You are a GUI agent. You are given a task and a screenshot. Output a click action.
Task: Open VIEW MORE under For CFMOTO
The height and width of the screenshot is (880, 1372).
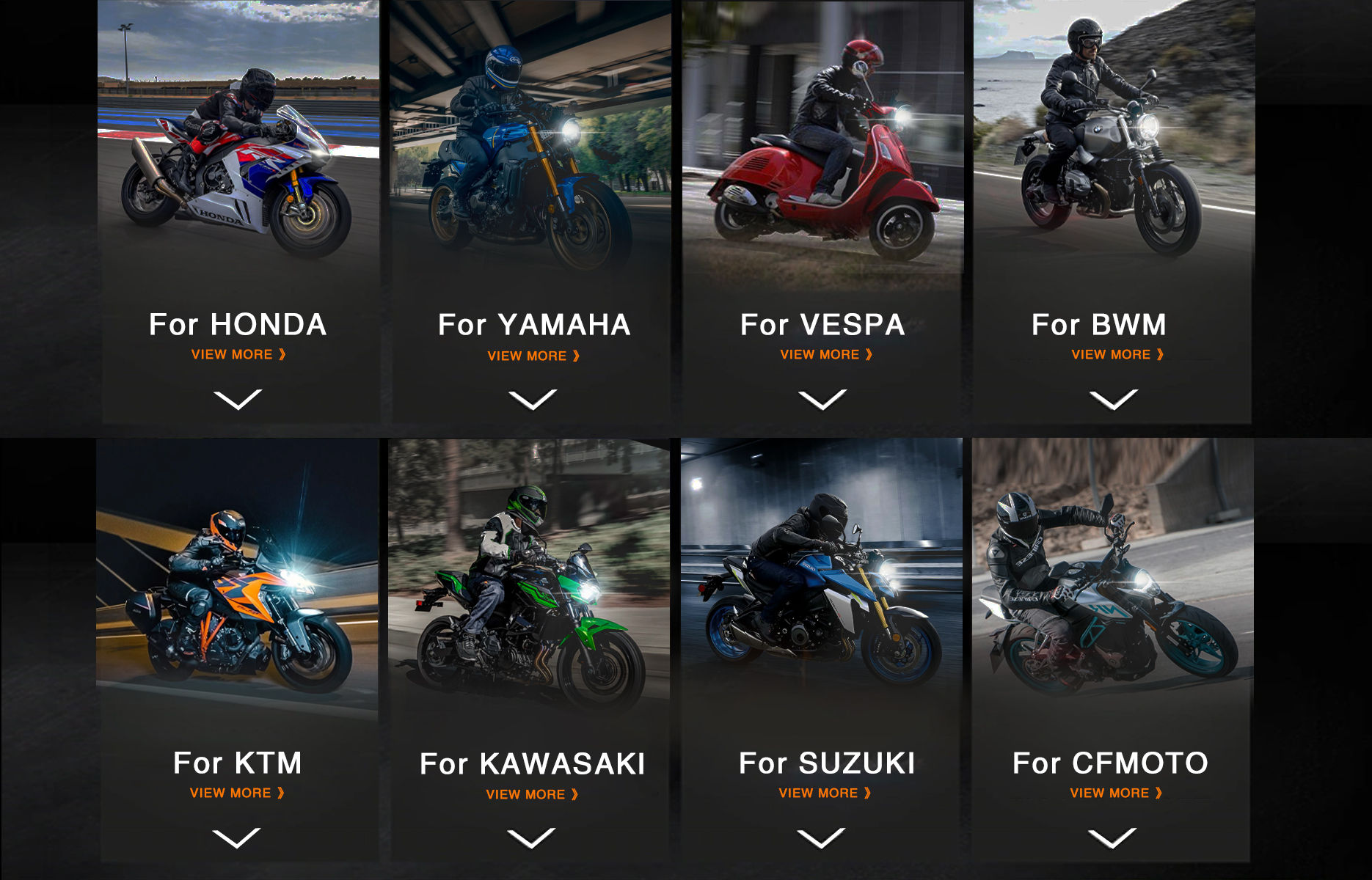point(1116,793)
